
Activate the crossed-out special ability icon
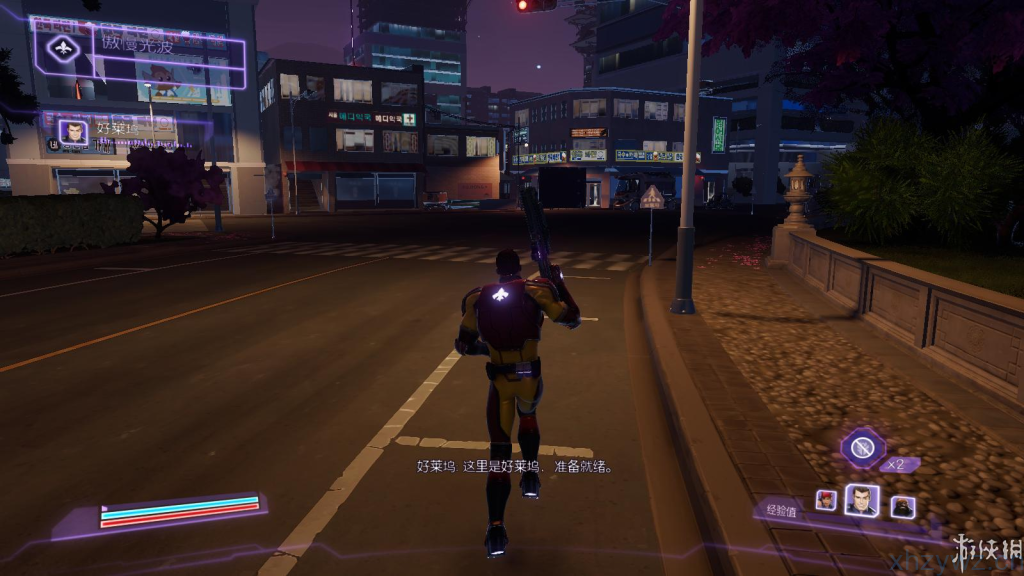(x=863, y=446)
